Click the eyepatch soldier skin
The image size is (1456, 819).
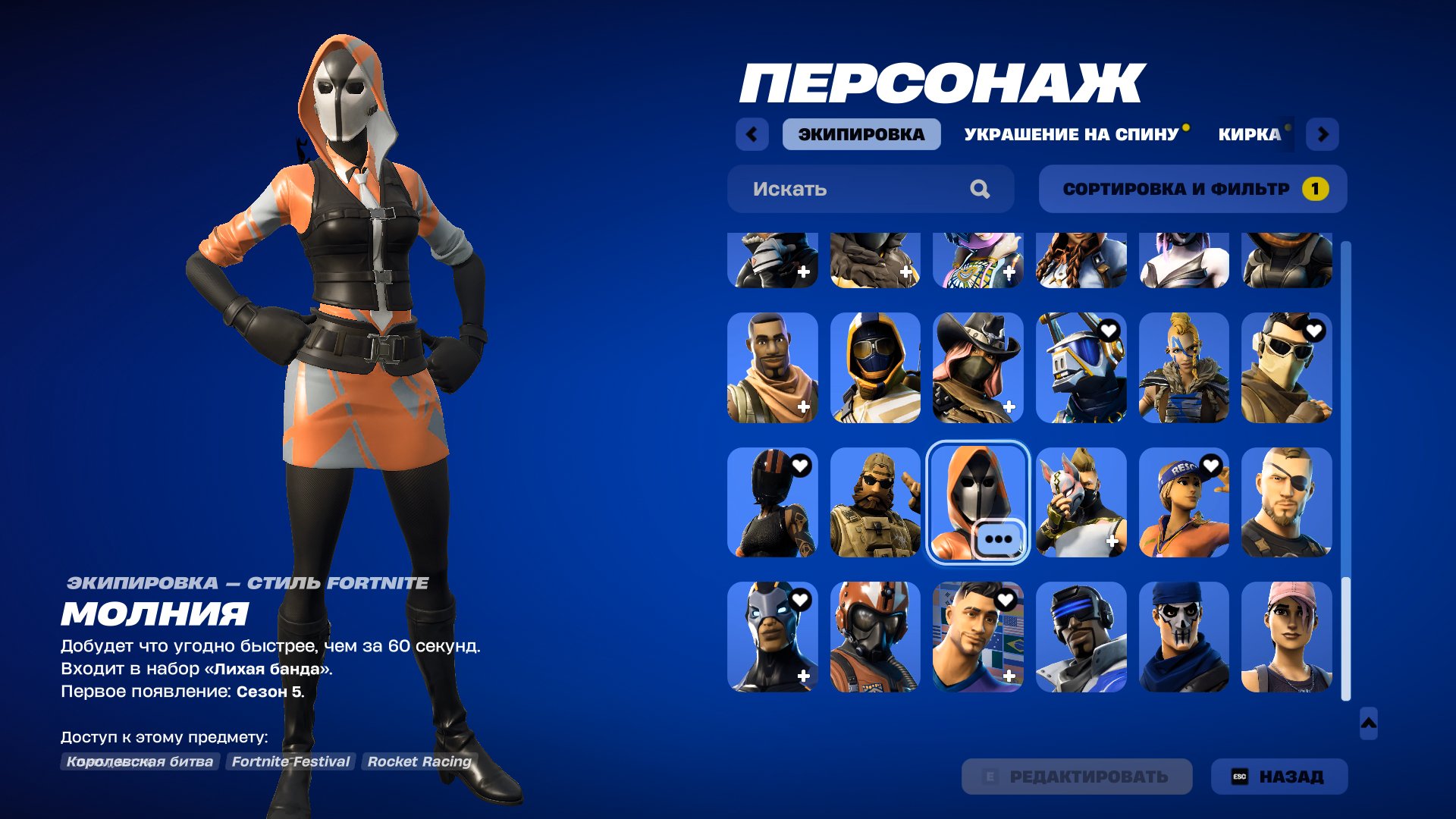click(x=1287, y=503)
